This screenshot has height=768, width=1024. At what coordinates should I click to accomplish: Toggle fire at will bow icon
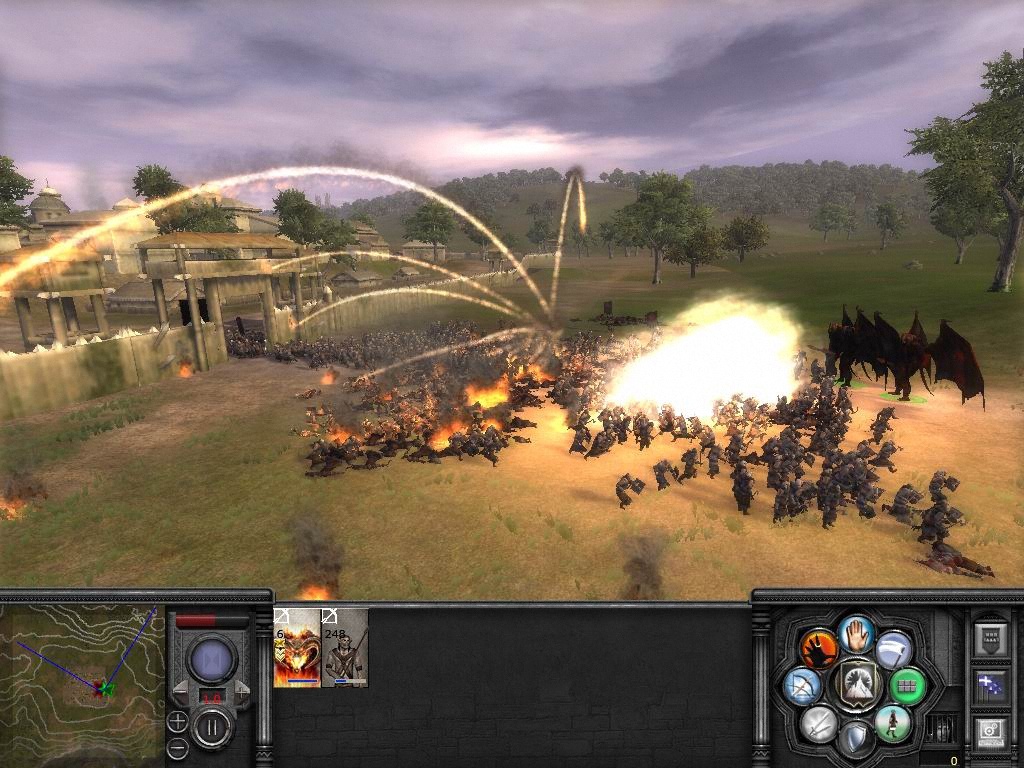(803, 686)
